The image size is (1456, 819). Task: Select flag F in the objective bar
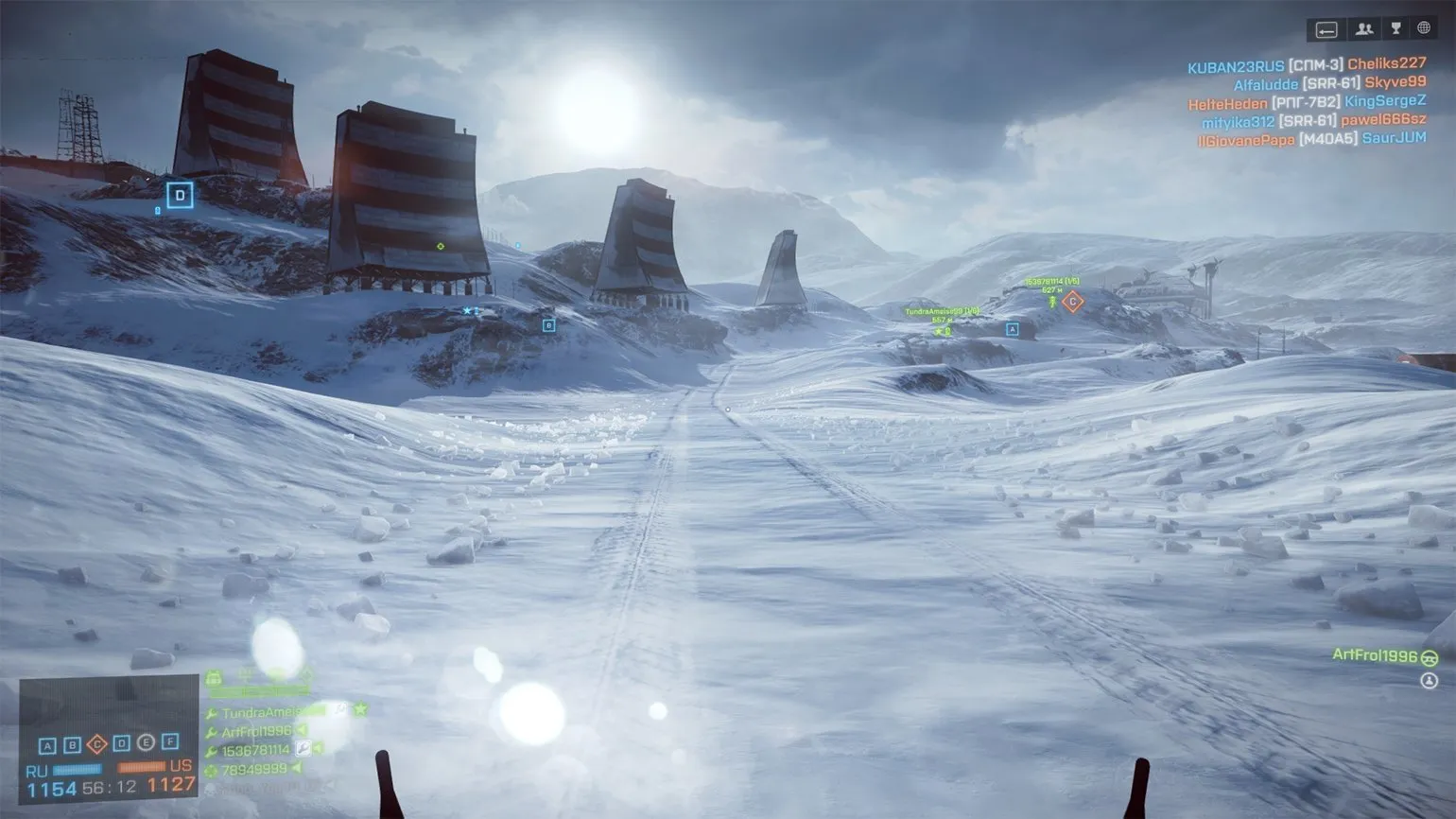[x=170, y=742]
